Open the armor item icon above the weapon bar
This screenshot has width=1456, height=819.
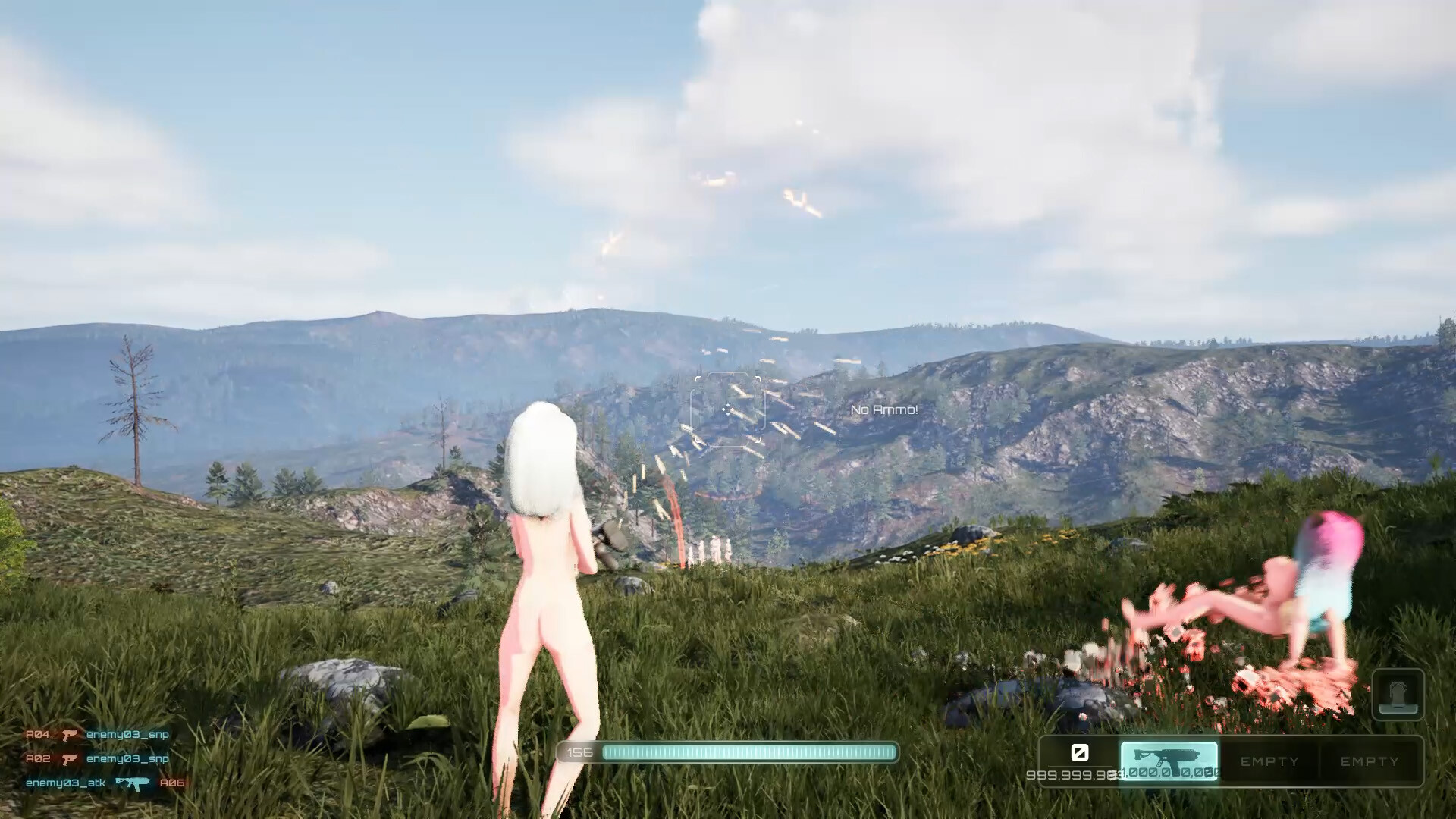(x=1400, y=694)
